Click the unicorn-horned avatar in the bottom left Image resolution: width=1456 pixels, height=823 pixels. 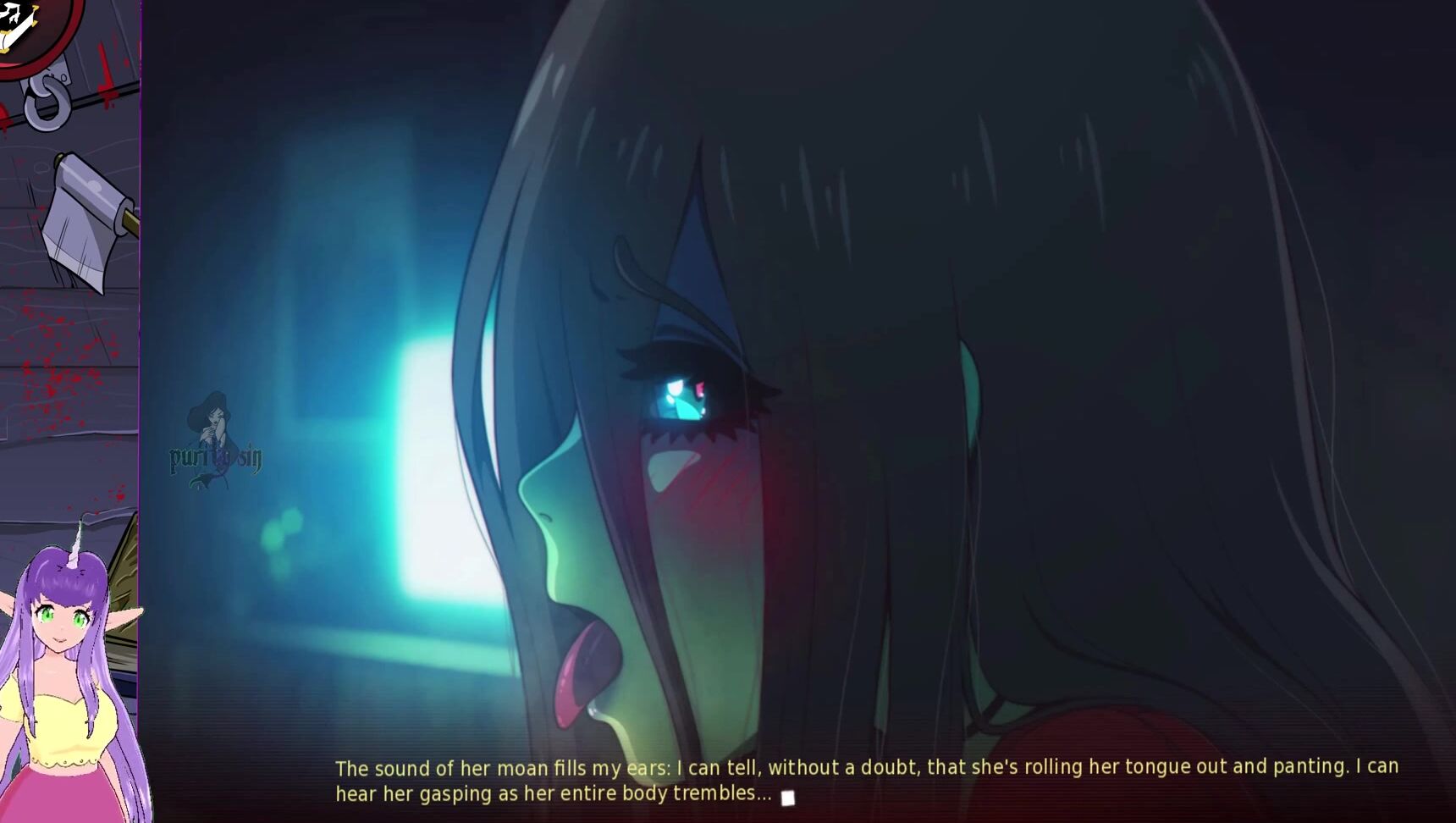(63, 669)
